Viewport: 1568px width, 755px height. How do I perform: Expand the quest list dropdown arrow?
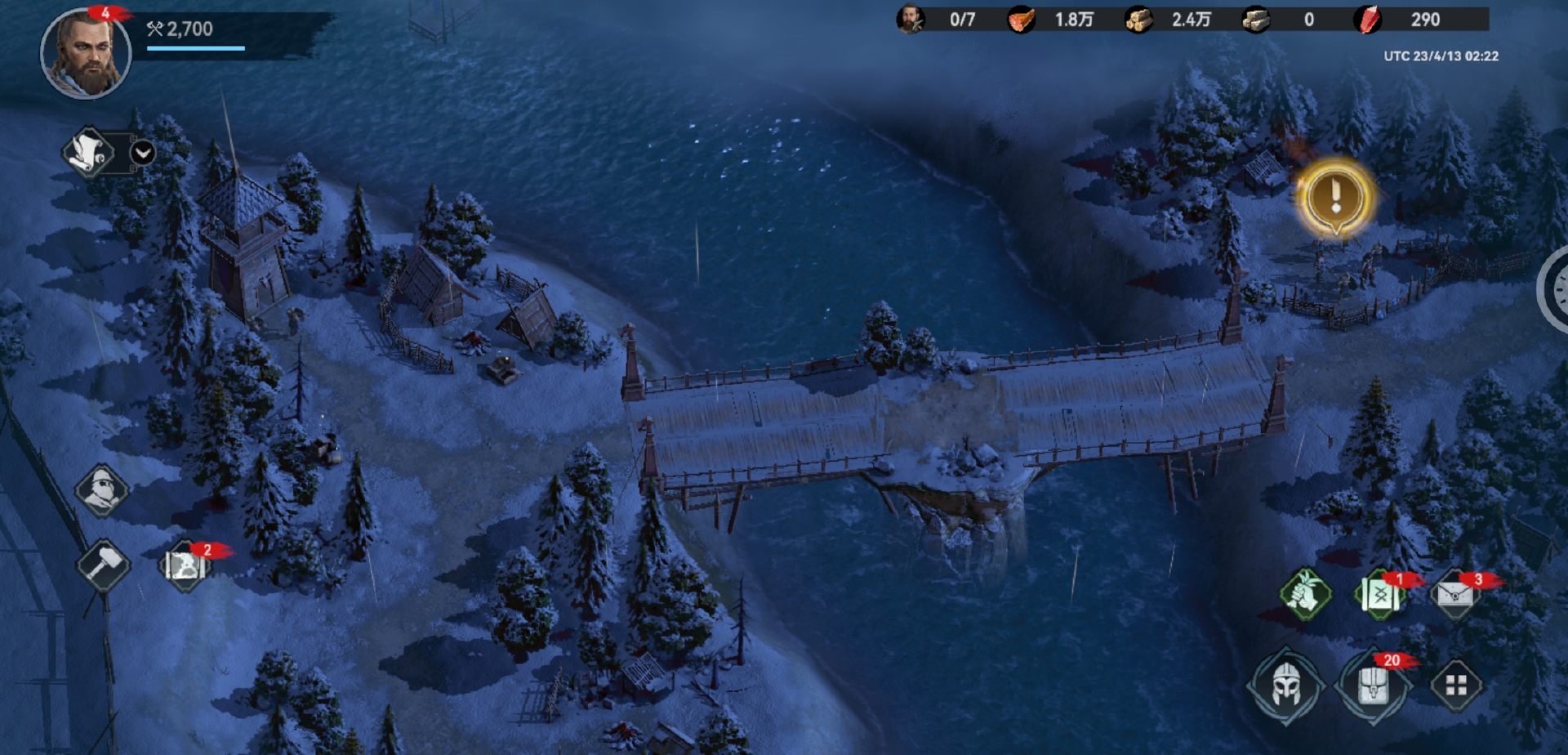[143, 153]
